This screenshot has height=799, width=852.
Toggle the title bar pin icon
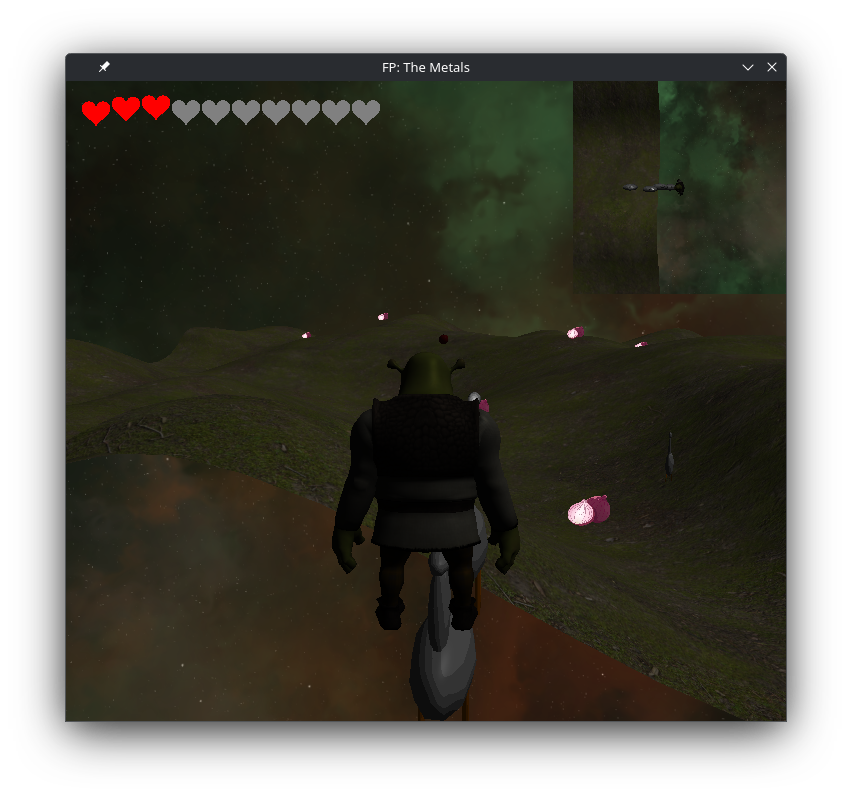tap(104, 67)
